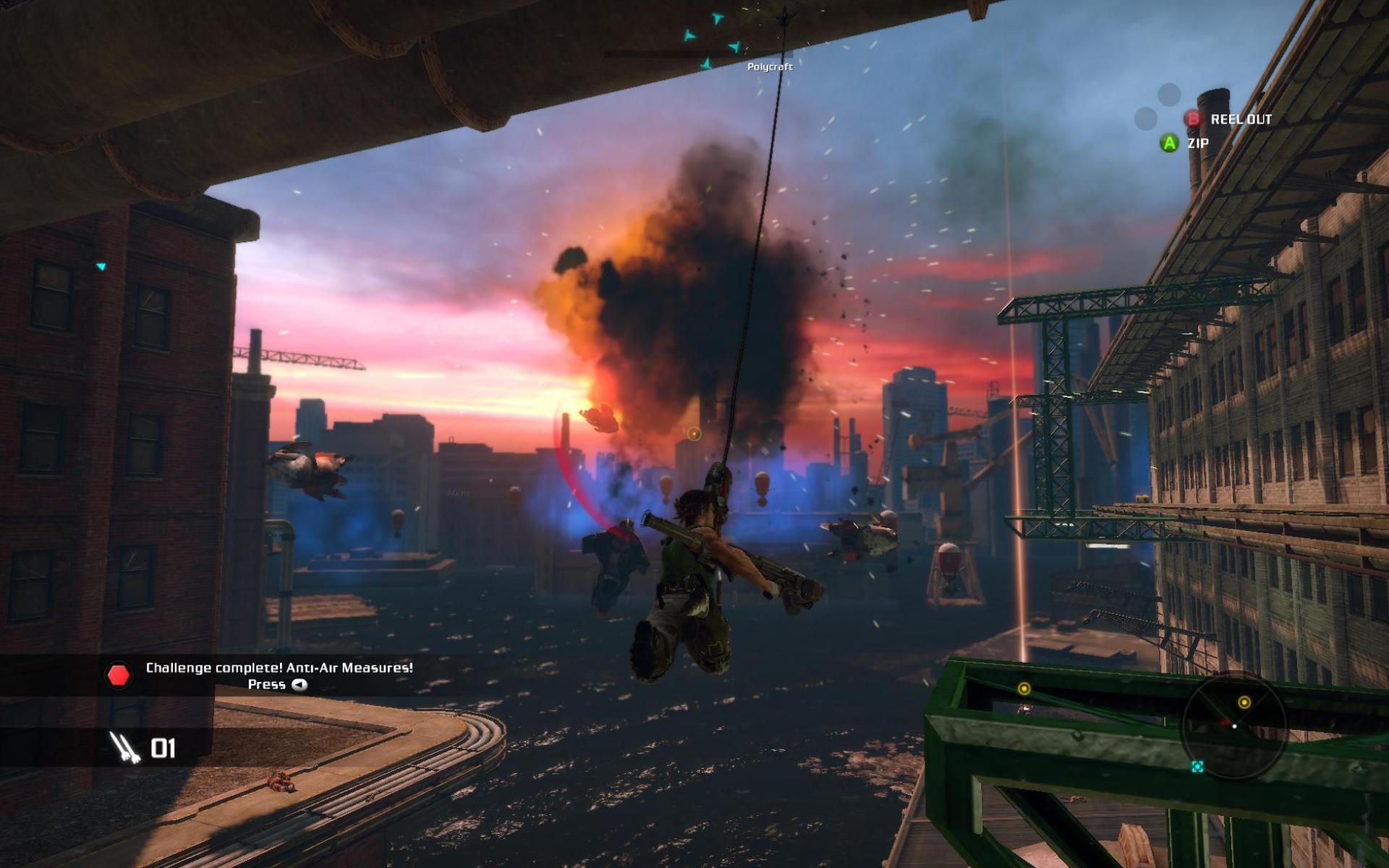
Task: Open the Anti-Air Measures challenge notification
Action: coord(279,668)
